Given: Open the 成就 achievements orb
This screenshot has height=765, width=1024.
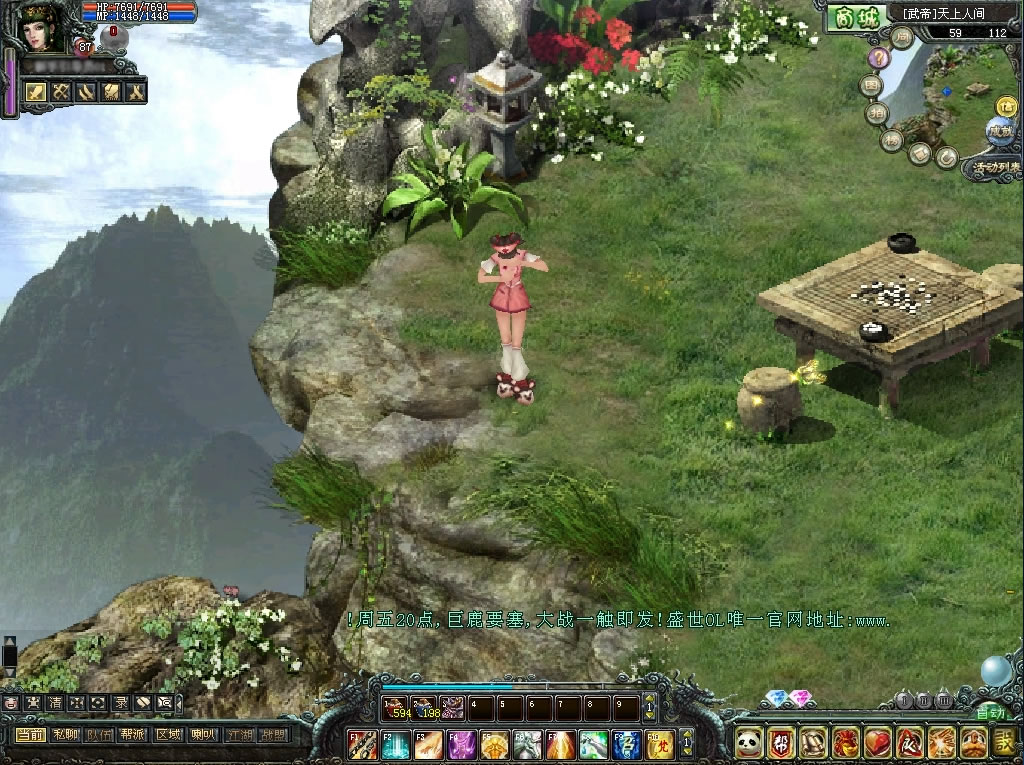Looking at the screenshot, I should [999, 130].
